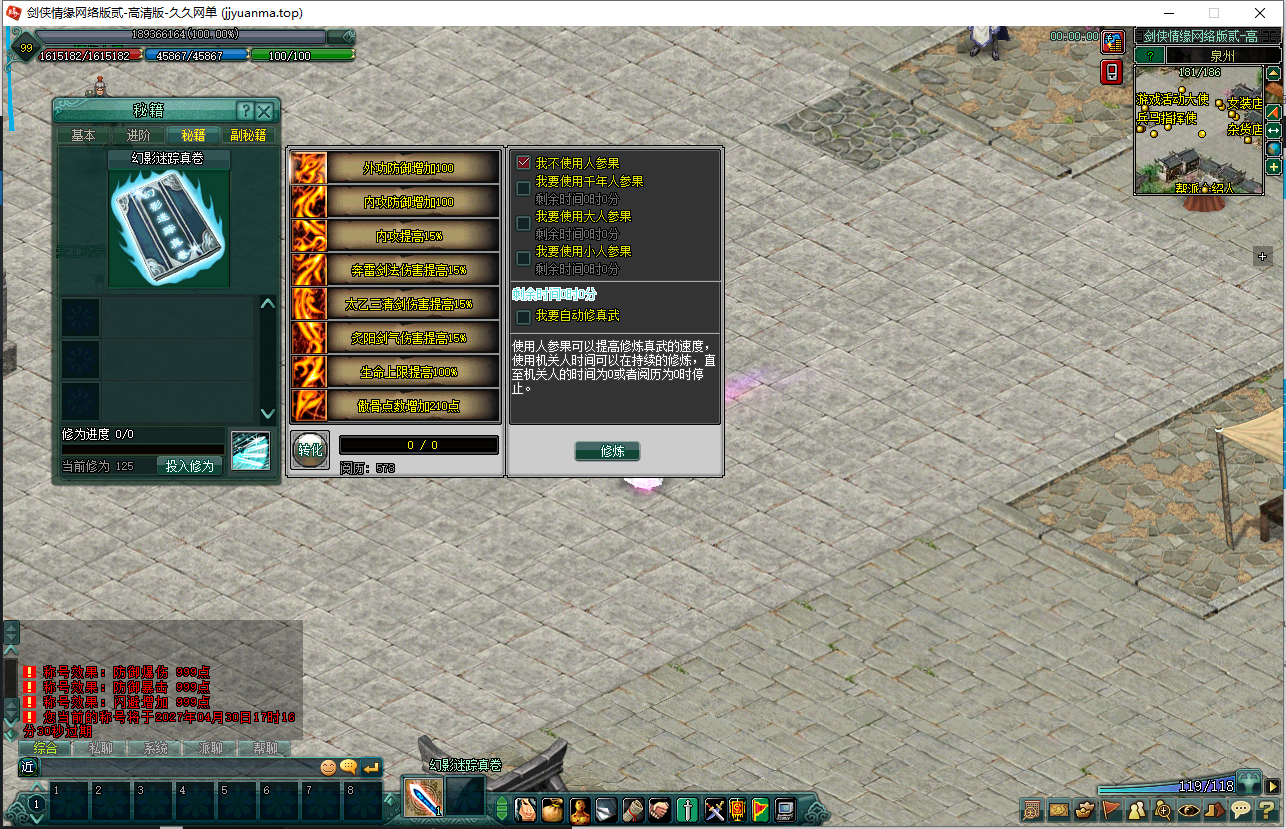Switch to the 进阶 tab
1286x829 pixels.
click(x=139, y=135)
